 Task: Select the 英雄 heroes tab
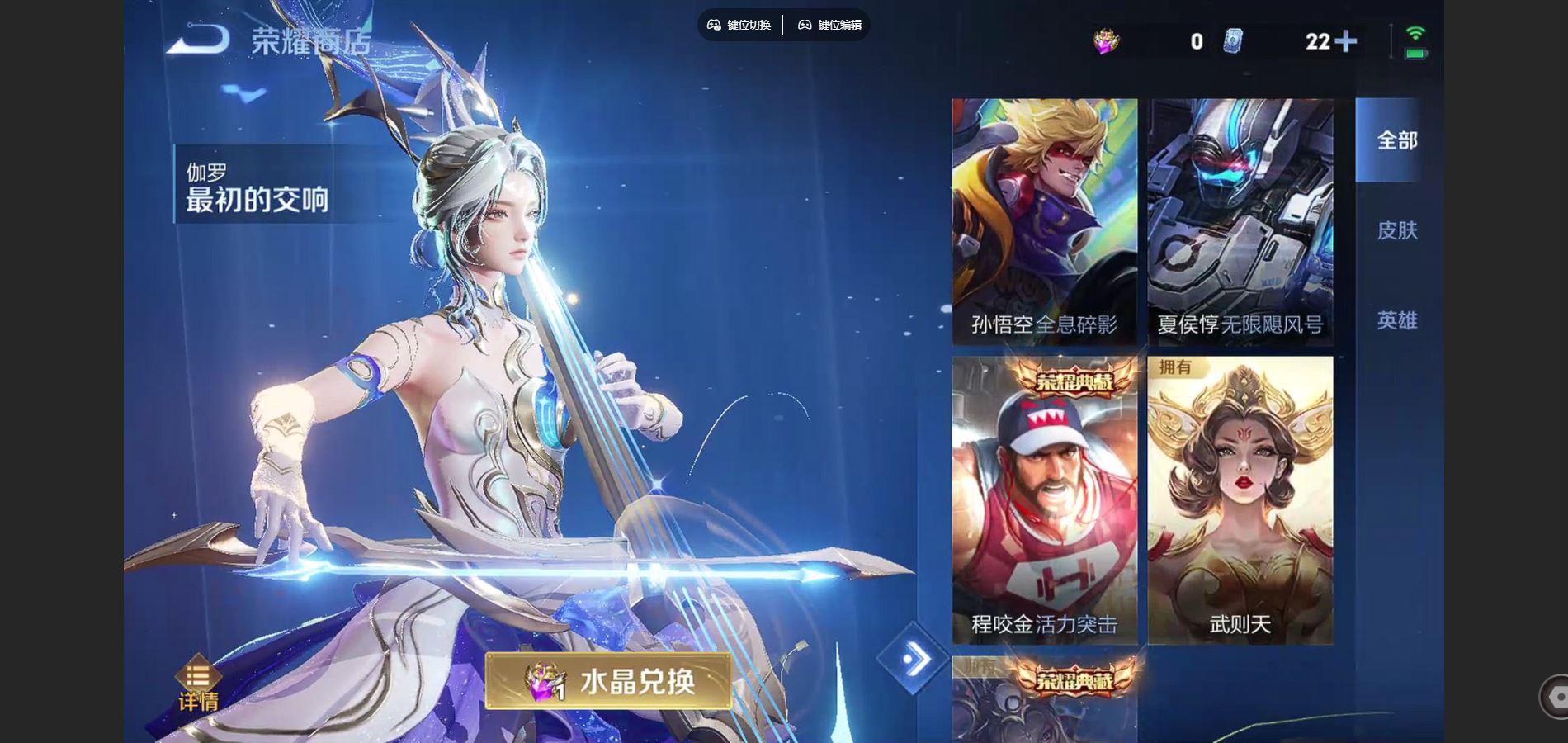[x=1396, y=321]
